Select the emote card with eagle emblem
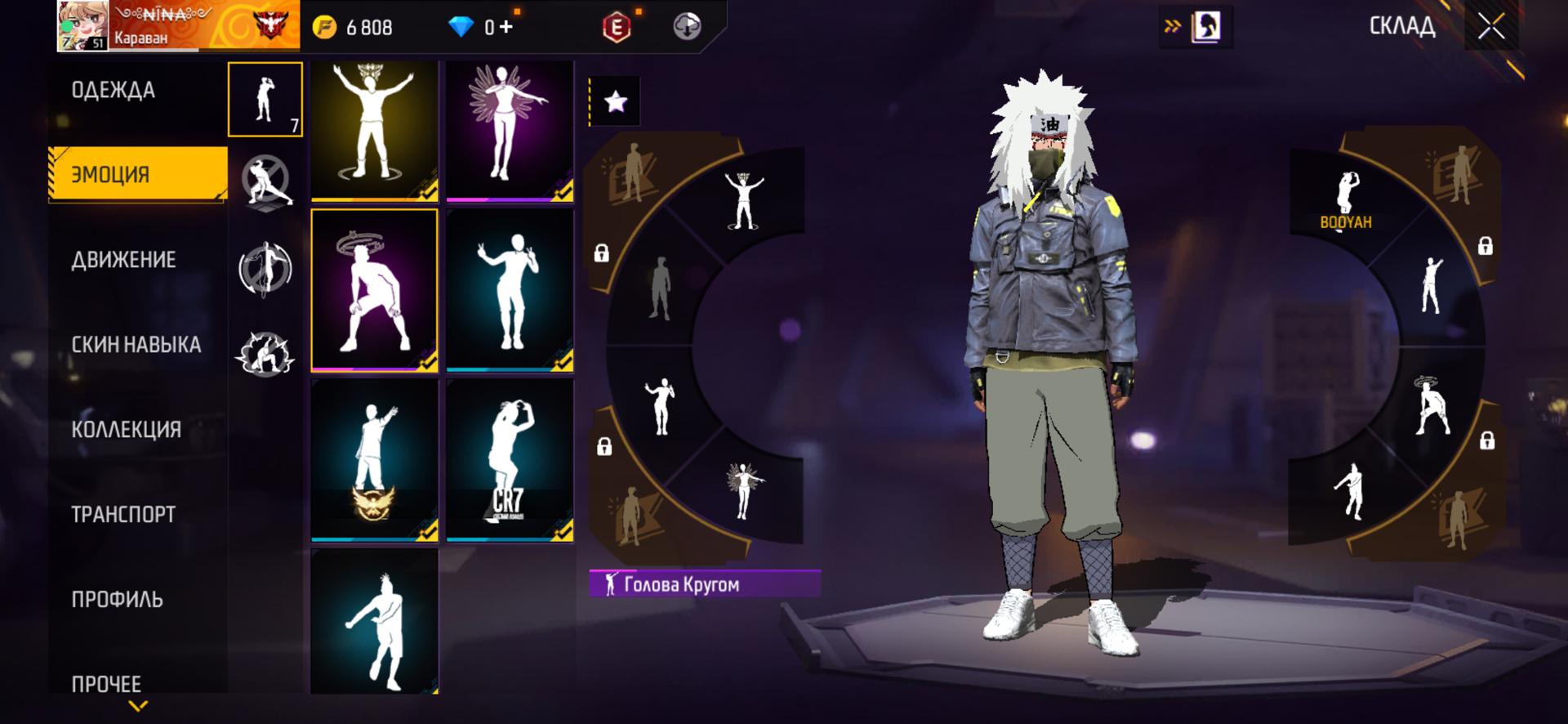This screenshot has width=1568, height=724. (x=374, y=459)
